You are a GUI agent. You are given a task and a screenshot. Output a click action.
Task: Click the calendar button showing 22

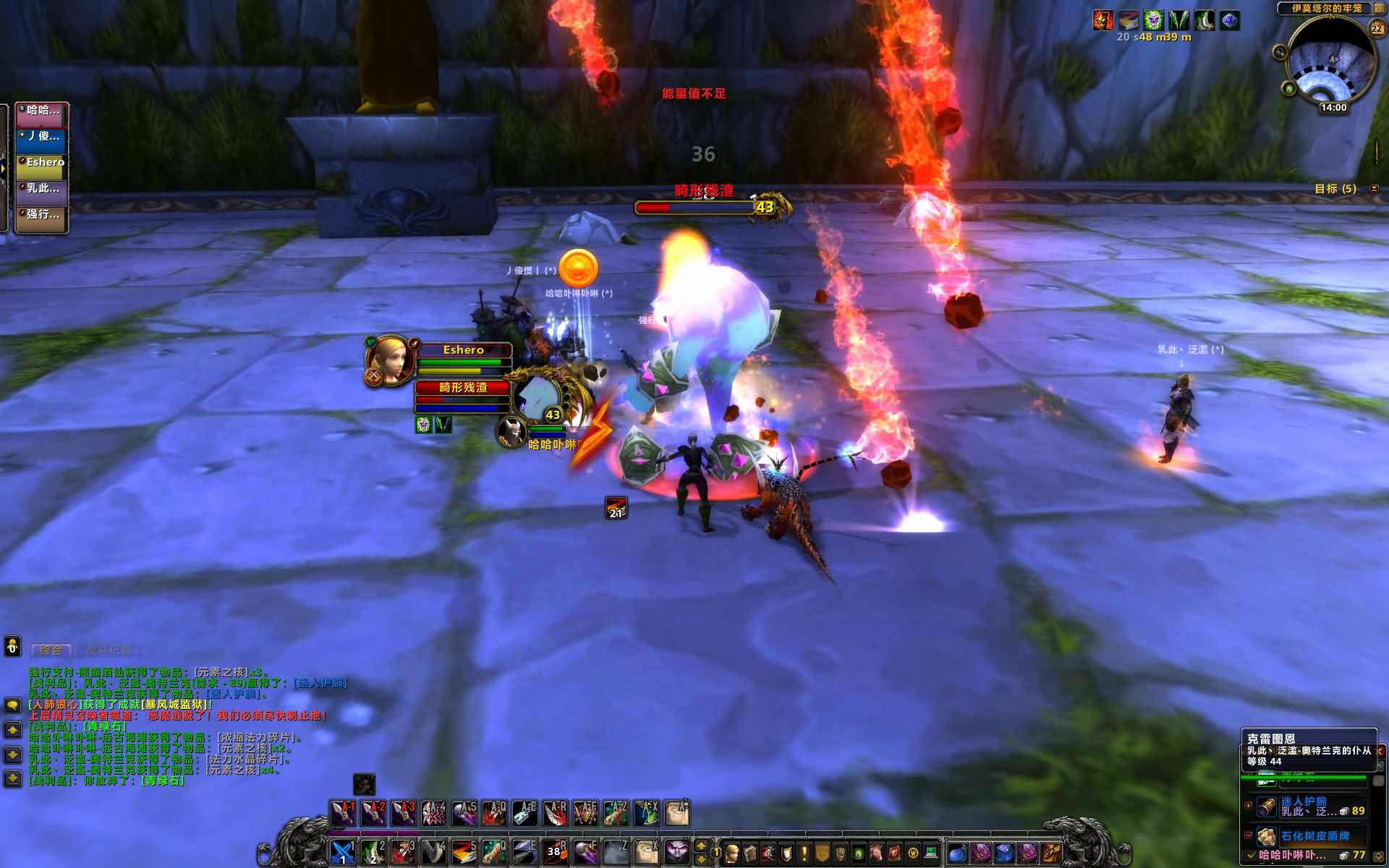click(x=1376, y=28)
